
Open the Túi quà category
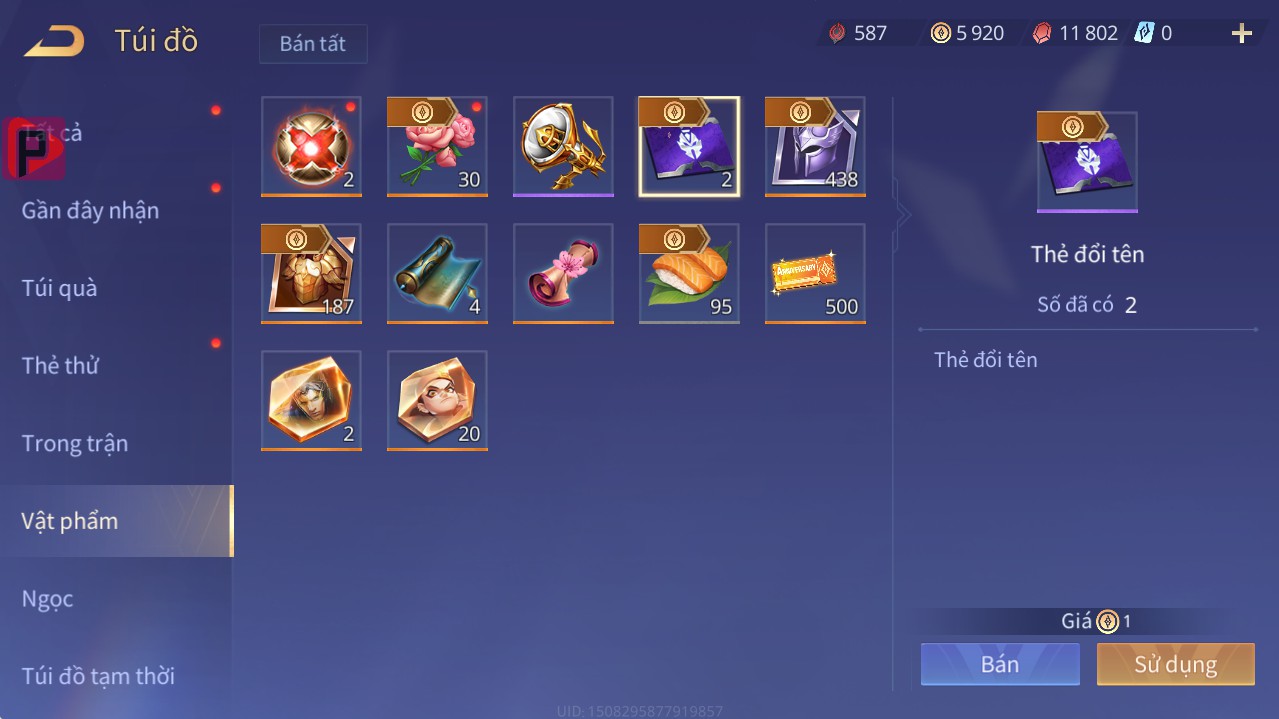tap(60, 288)
